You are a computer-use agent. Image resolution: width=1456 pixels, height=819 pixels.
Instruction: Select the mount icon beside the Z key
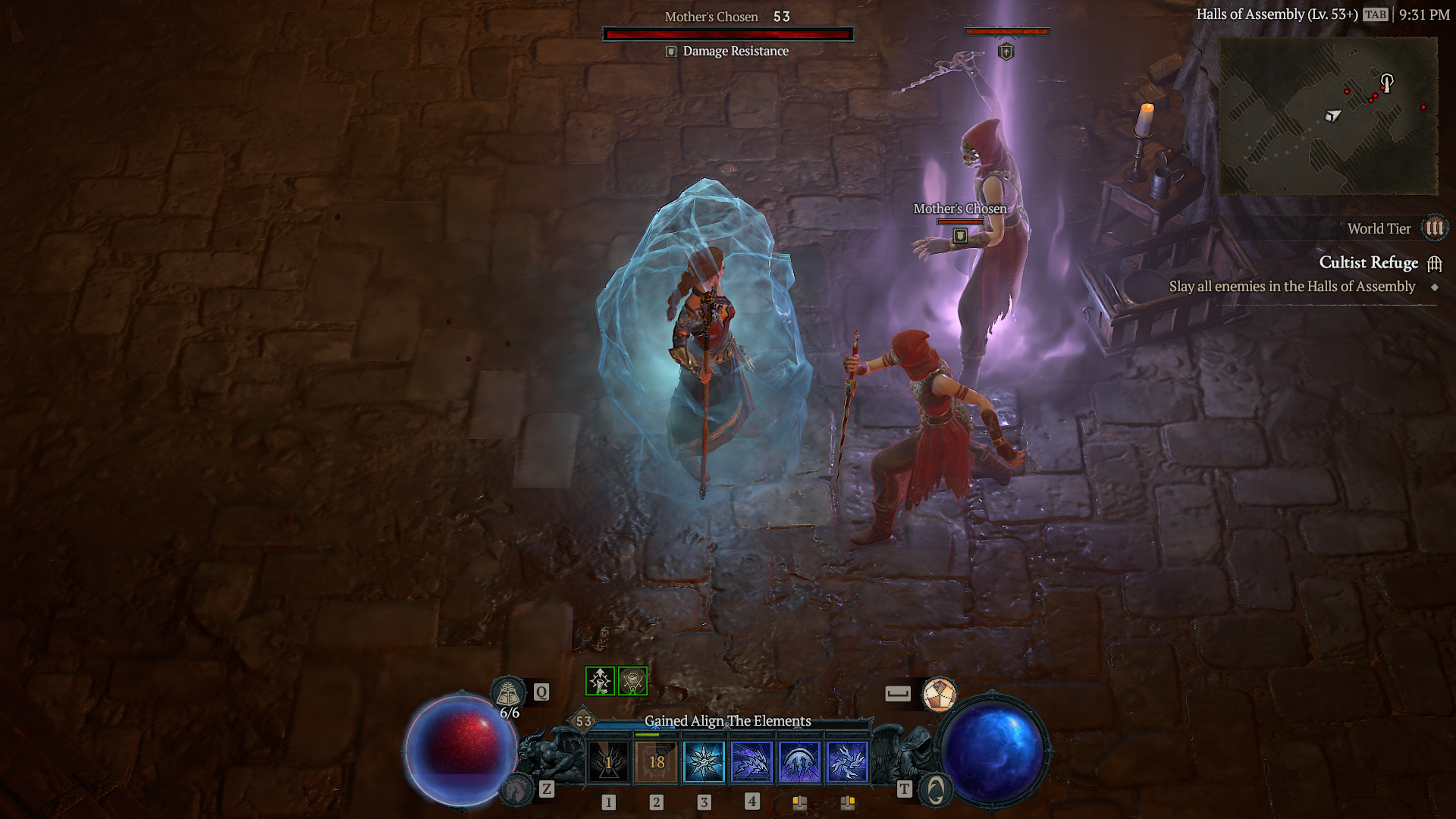click(517, 790)
